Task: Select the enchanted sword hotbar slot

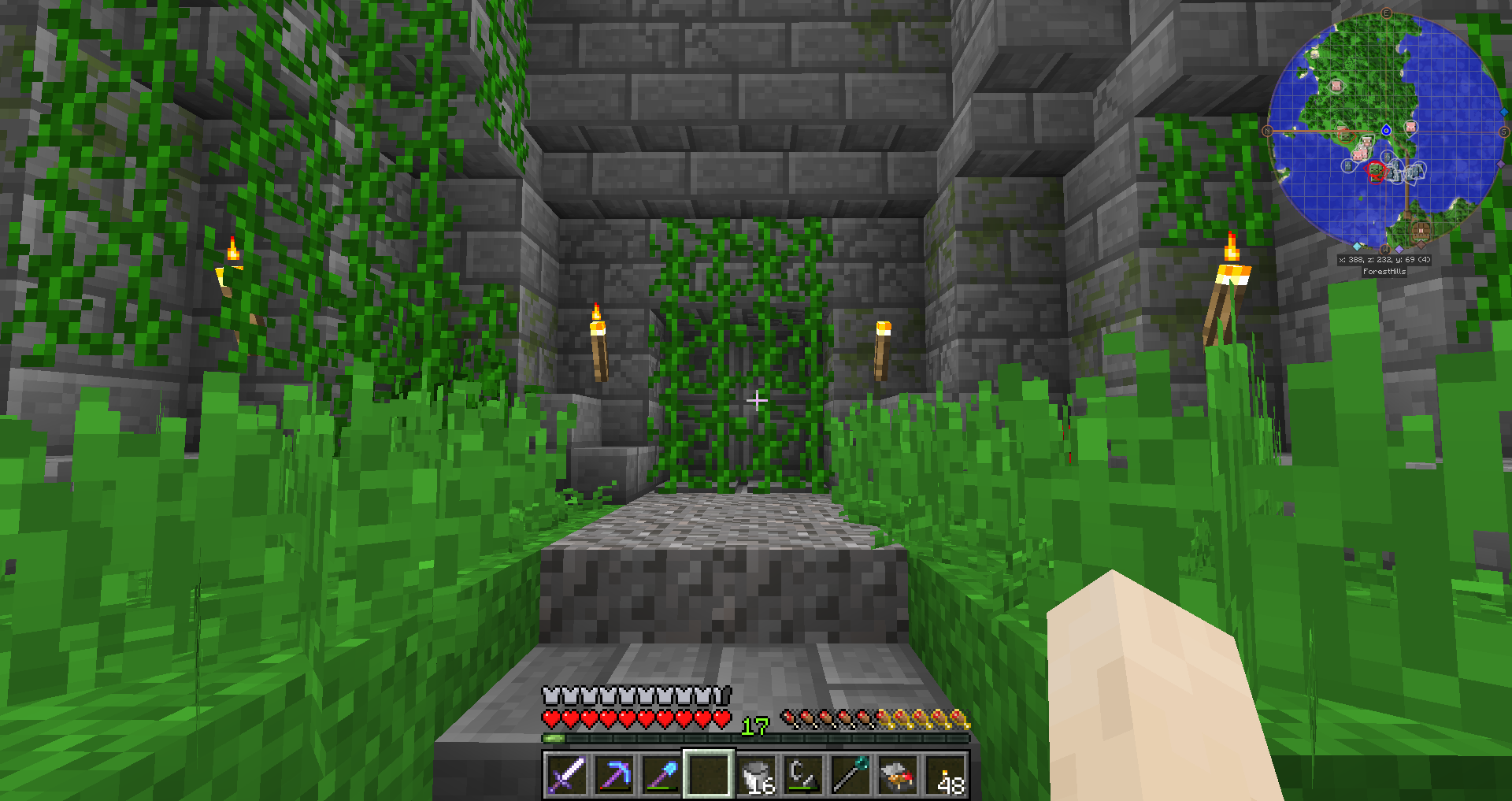Action: pos(566,774)
